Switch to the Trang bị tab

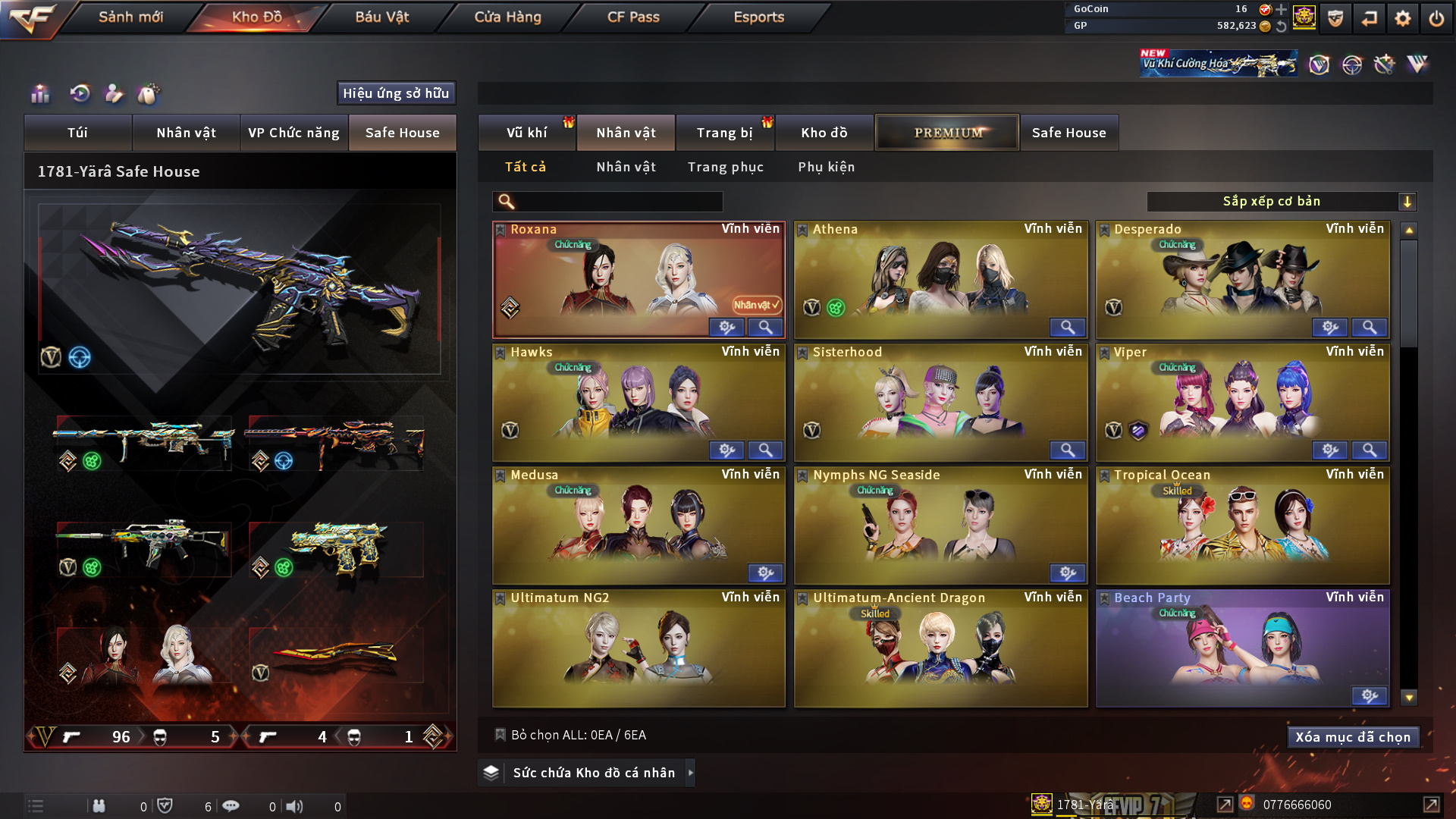[724, 133]
